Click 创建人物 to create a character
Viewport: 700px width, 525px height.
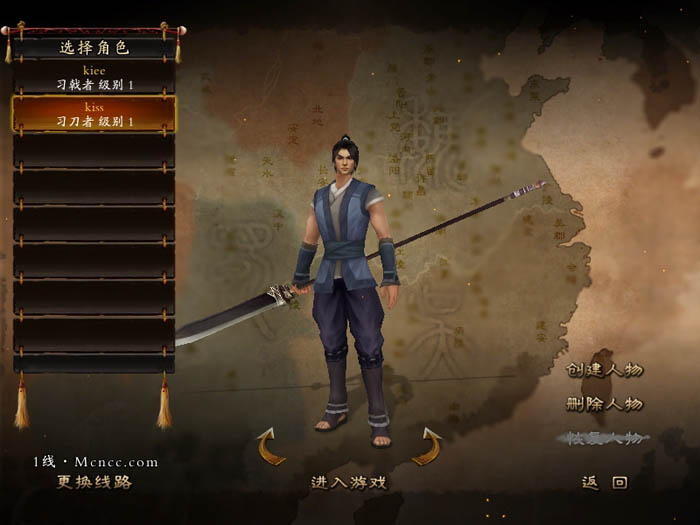[605, 369]
